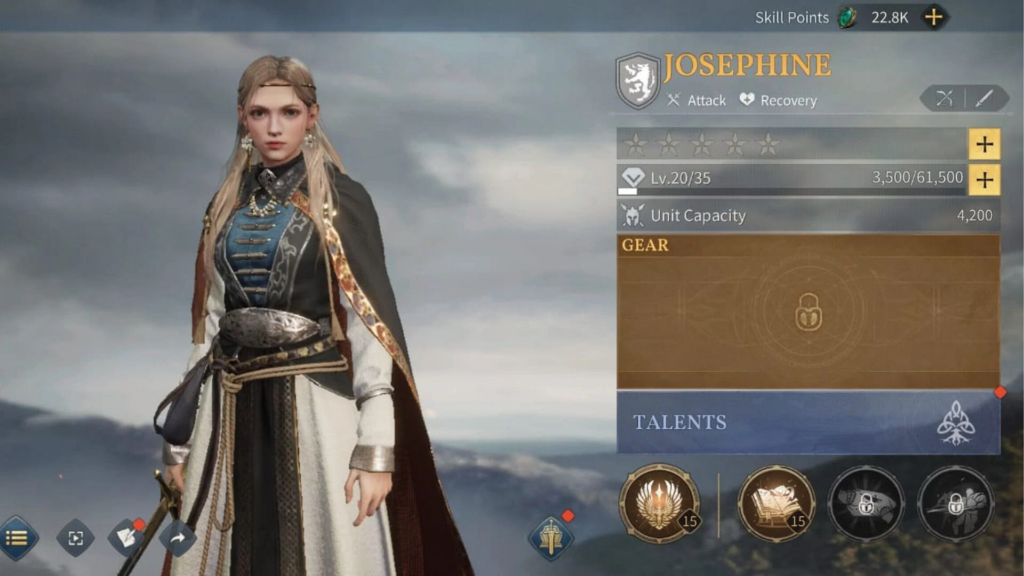Open the star promotion plus button
Viewport: 1024px width, 576px height.
pos(984,144)
